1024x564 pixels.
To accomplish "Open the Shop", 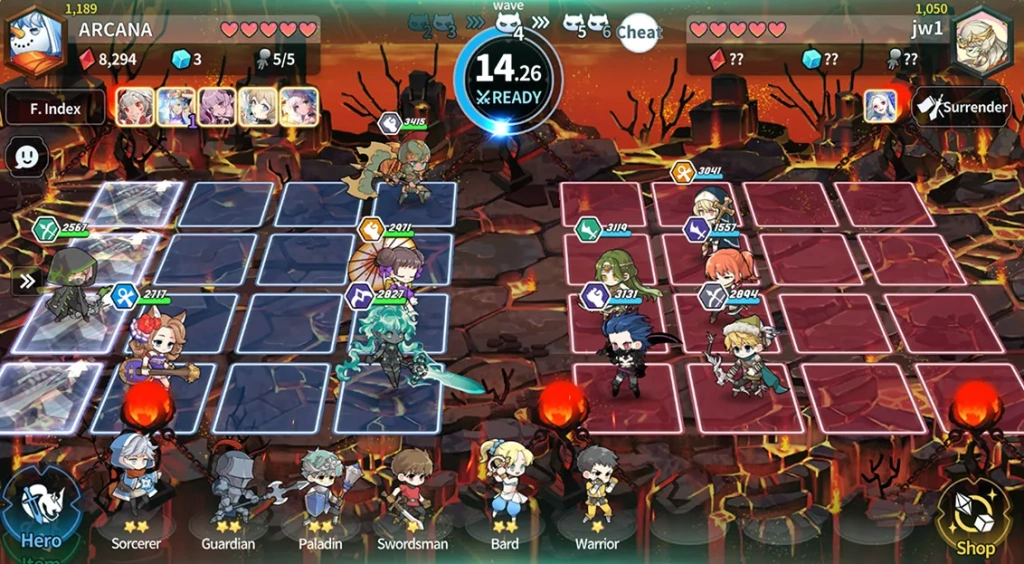I will [974, 516].
